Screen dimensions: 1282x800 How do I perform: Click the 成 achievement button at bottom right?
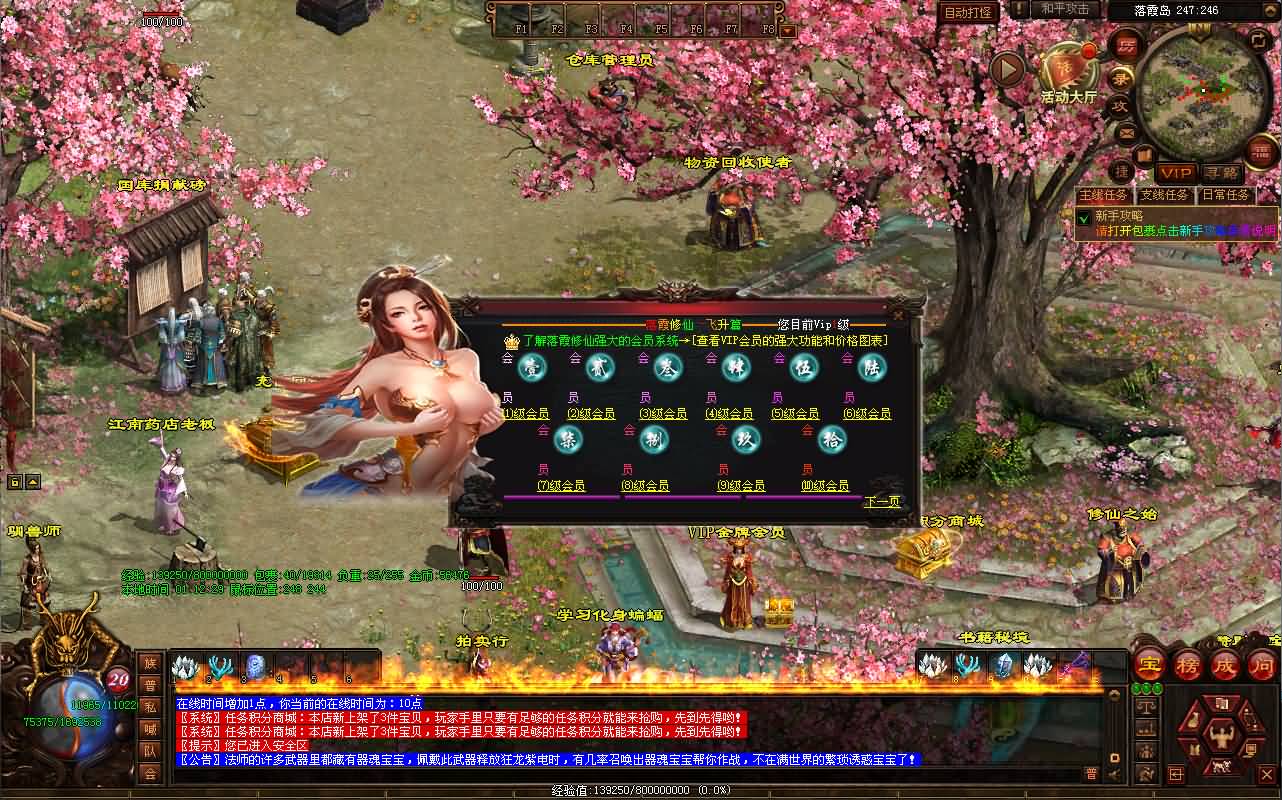point(1224,664)
